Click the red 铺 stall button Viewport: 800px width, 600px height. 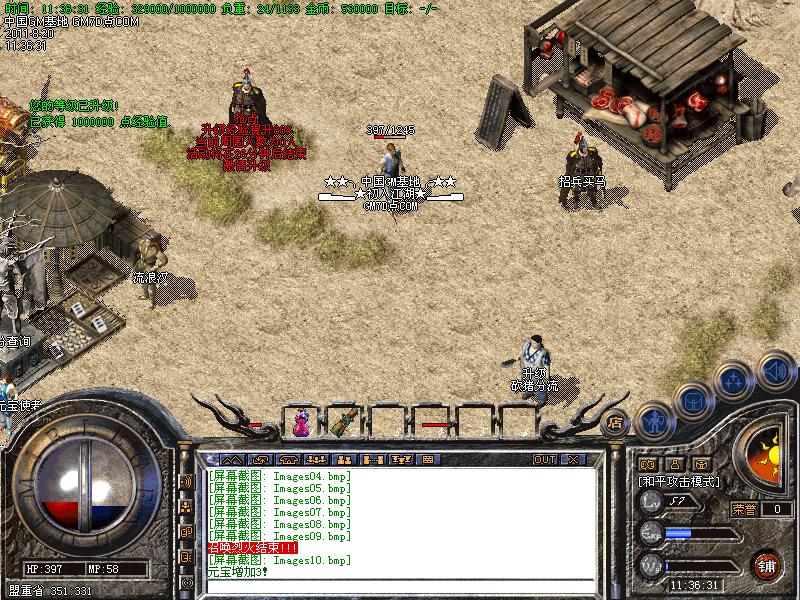tap(767, 564)
